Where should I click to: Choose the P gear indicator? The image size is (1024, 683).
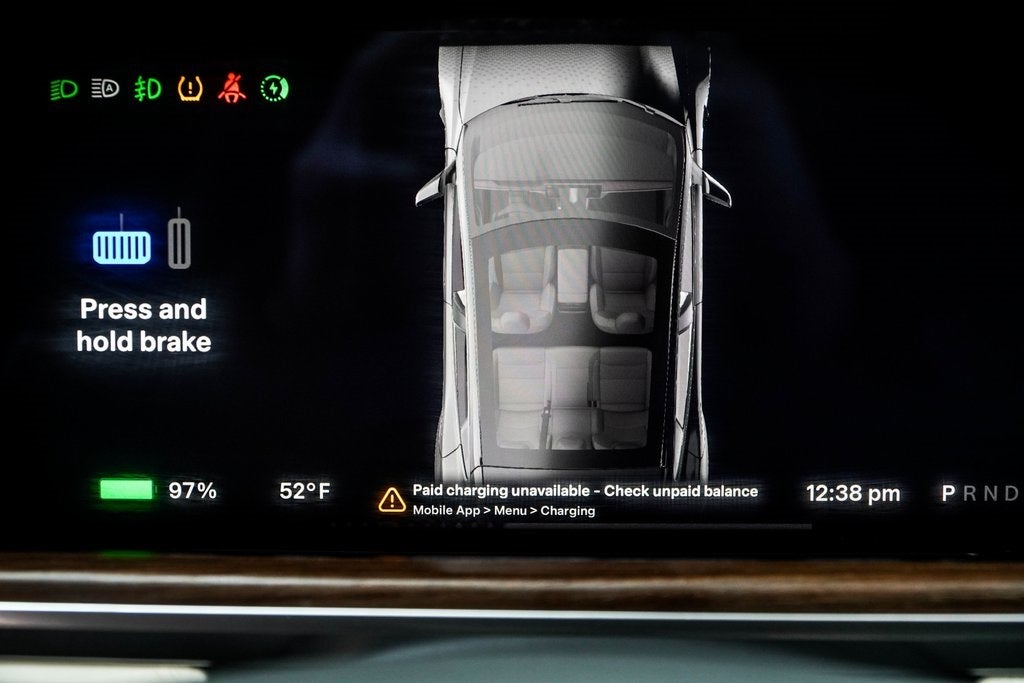coord(948,493)
